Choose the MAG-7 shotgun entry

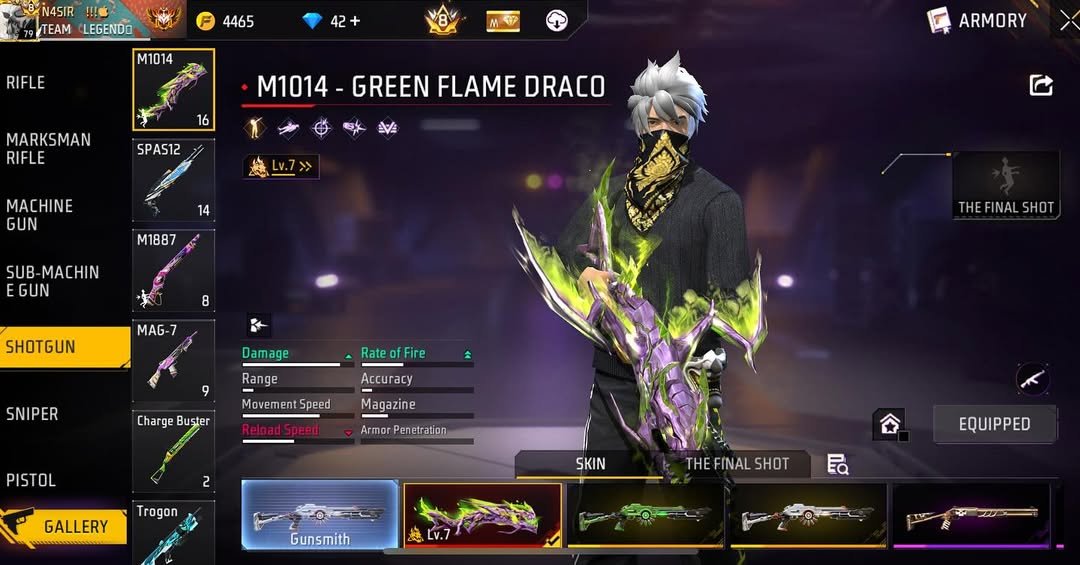coord(173,361)
